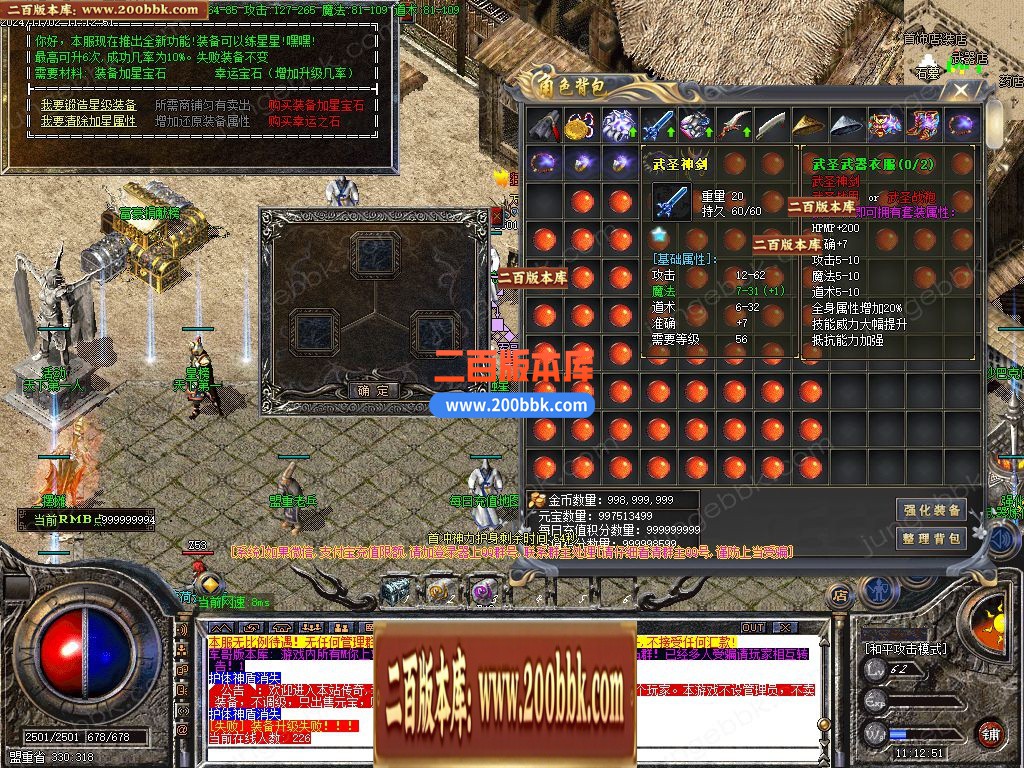The width and height of the screenshot is (1024, 768).
Task: Click the 强化装备 enhance equipment button
Action: click(931, 510)
